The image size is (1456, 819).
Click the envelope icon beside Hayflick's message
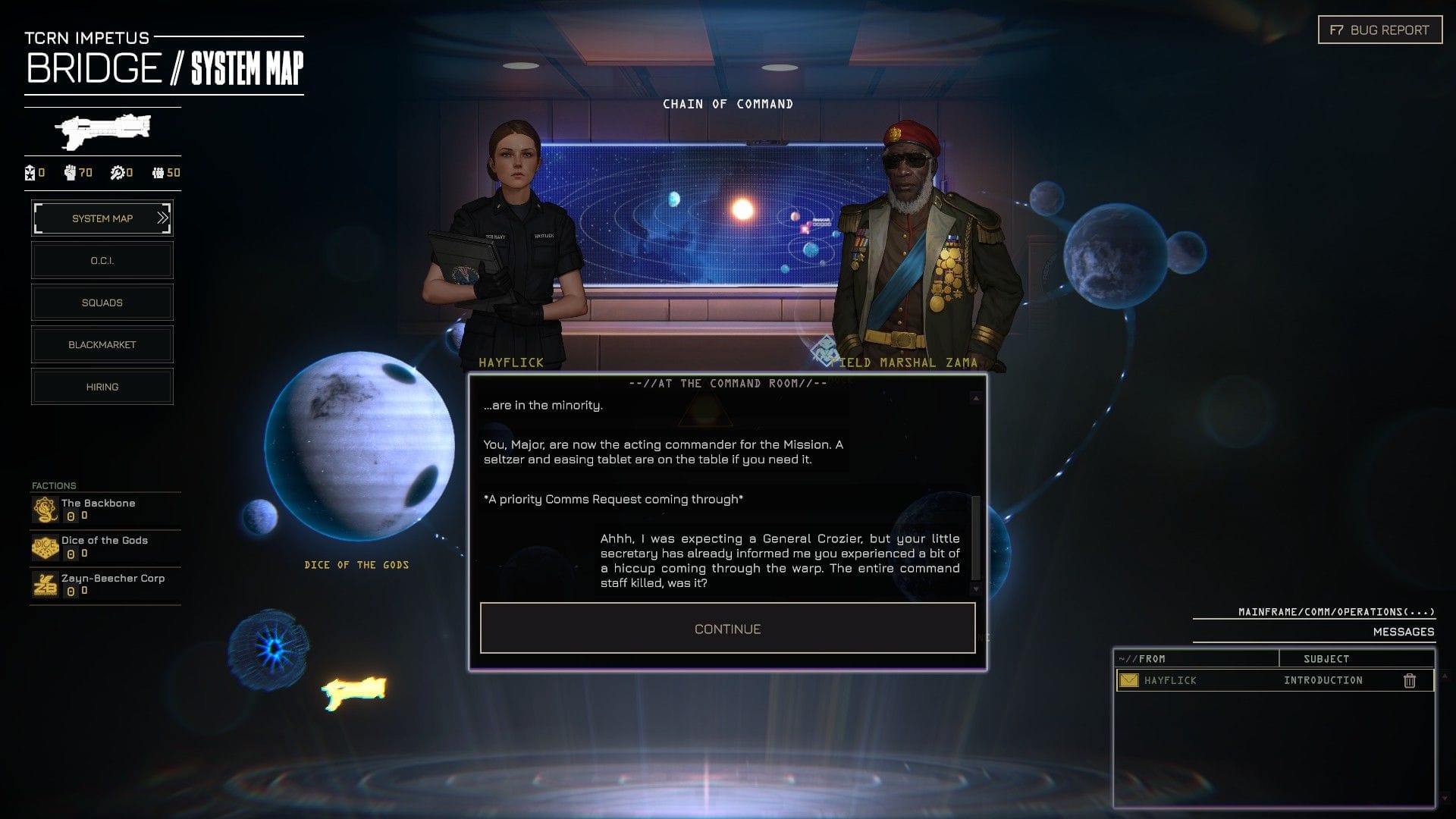[x=1128, y=680]
